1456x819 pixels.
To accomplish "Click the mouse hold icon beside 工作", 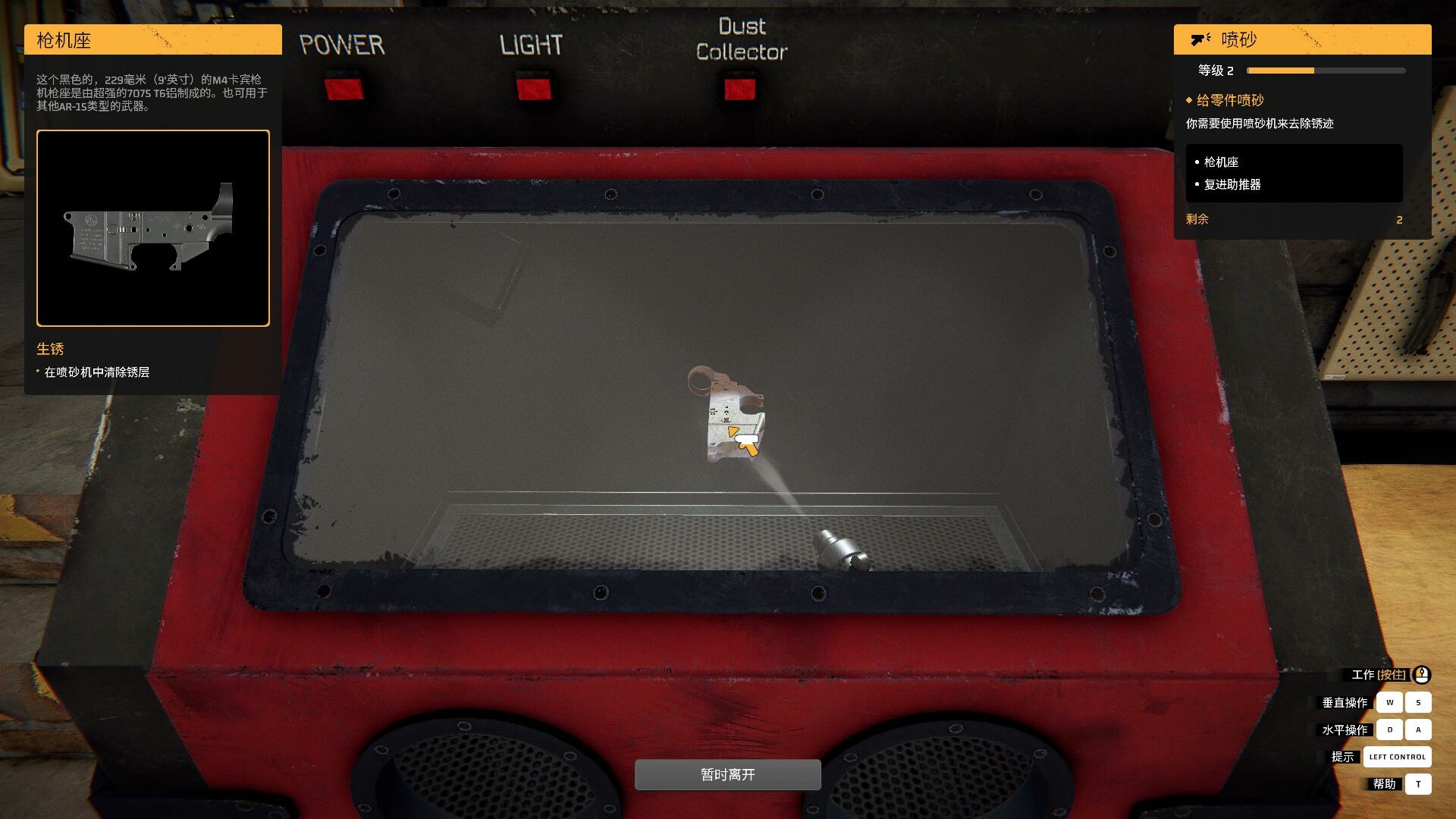I will pyautogui.click(x=1421, y=674).
